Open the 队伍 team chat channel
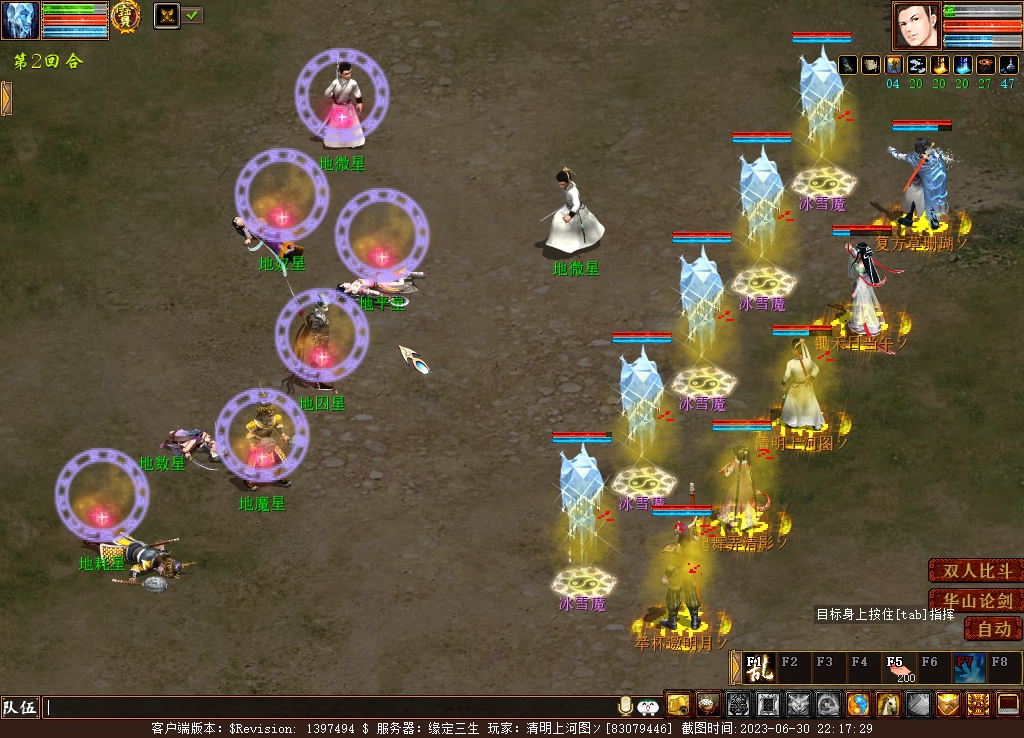 coord(20,707)
